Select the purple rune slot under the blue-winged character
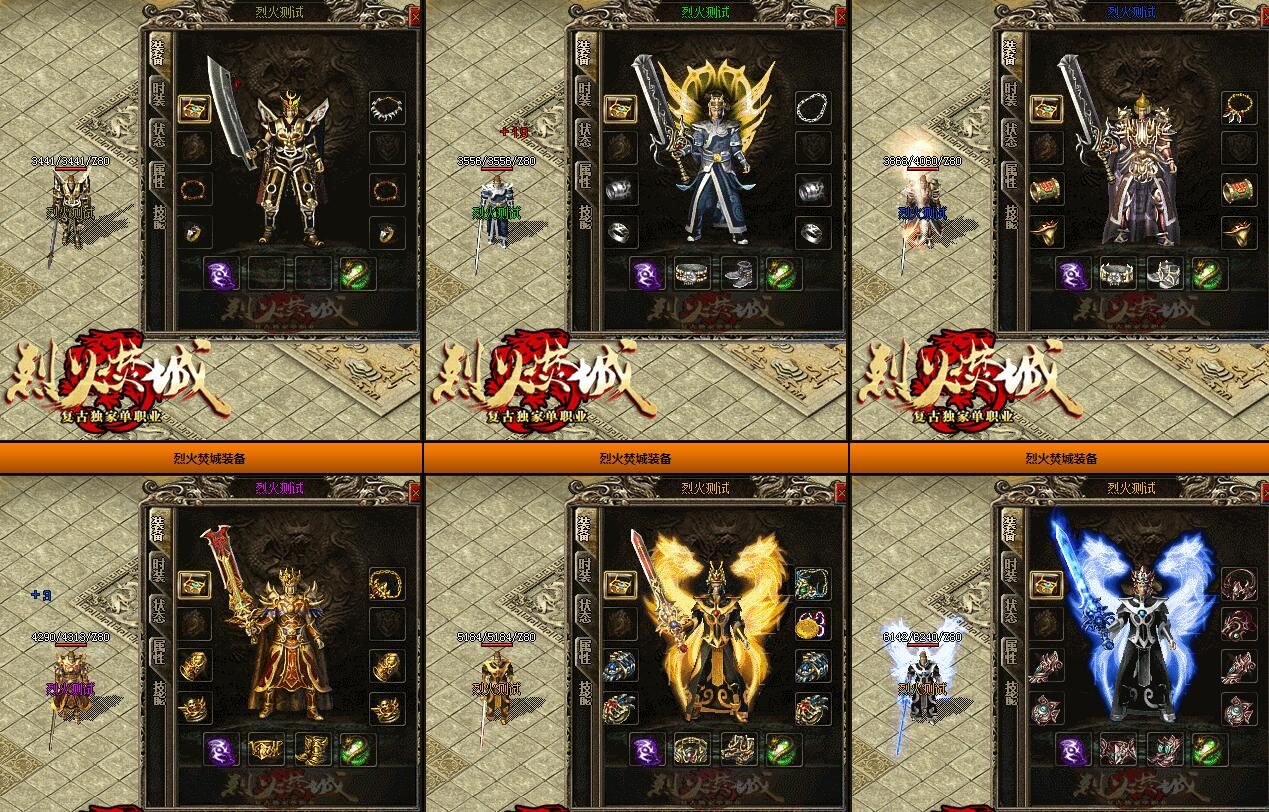1269x812 pixels. coord(1073,749)
